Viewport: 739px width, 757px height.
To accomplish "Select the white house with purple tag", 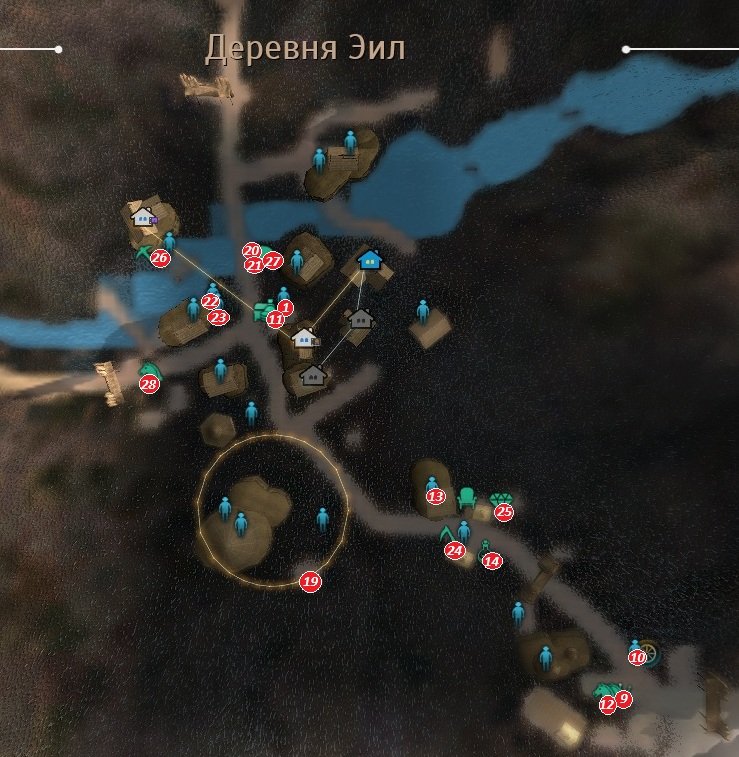I will (144, 215).
